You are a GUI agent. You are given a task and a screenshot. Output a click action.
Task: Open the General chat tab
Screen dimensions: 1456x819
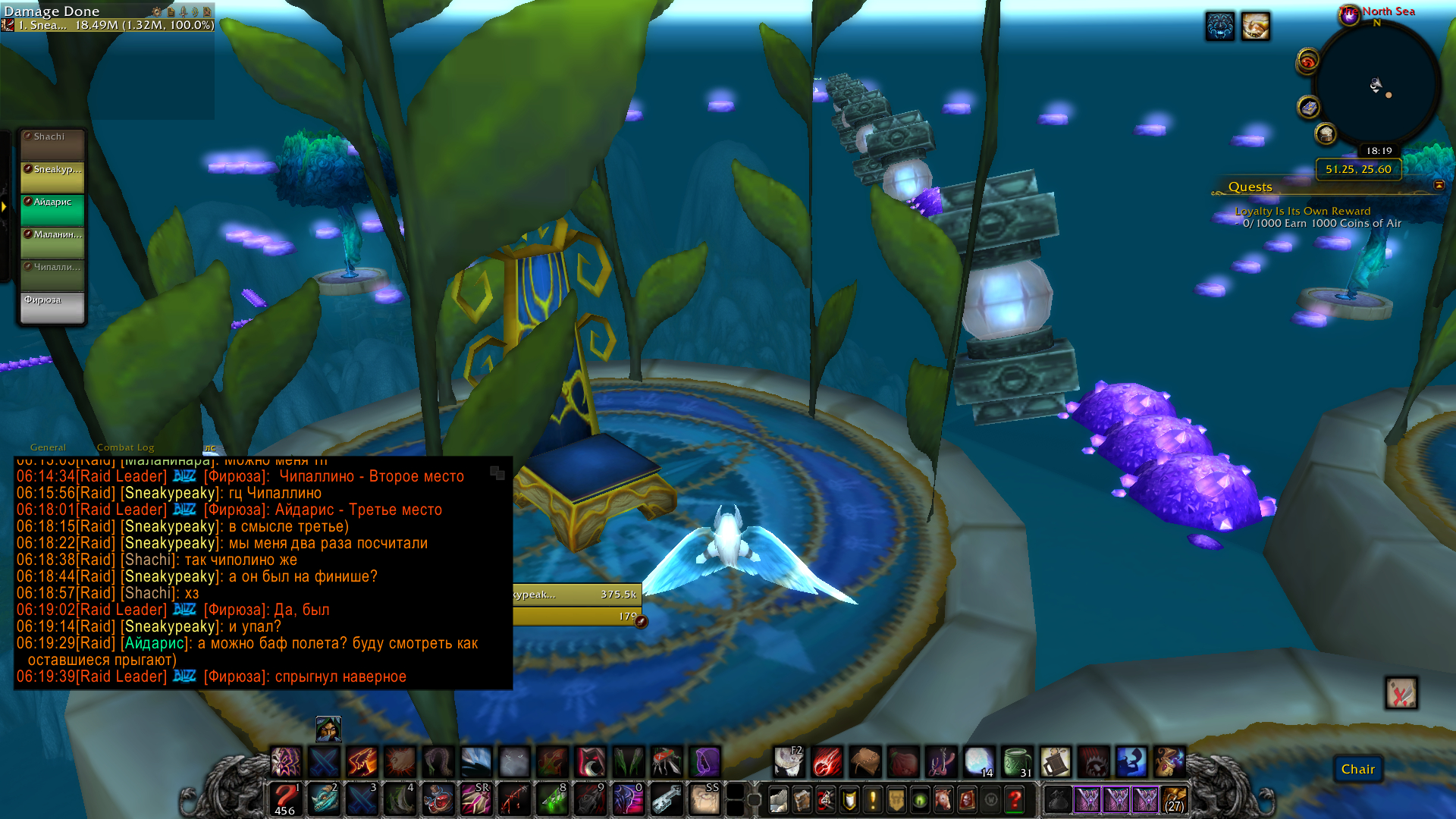click(48, 447)
